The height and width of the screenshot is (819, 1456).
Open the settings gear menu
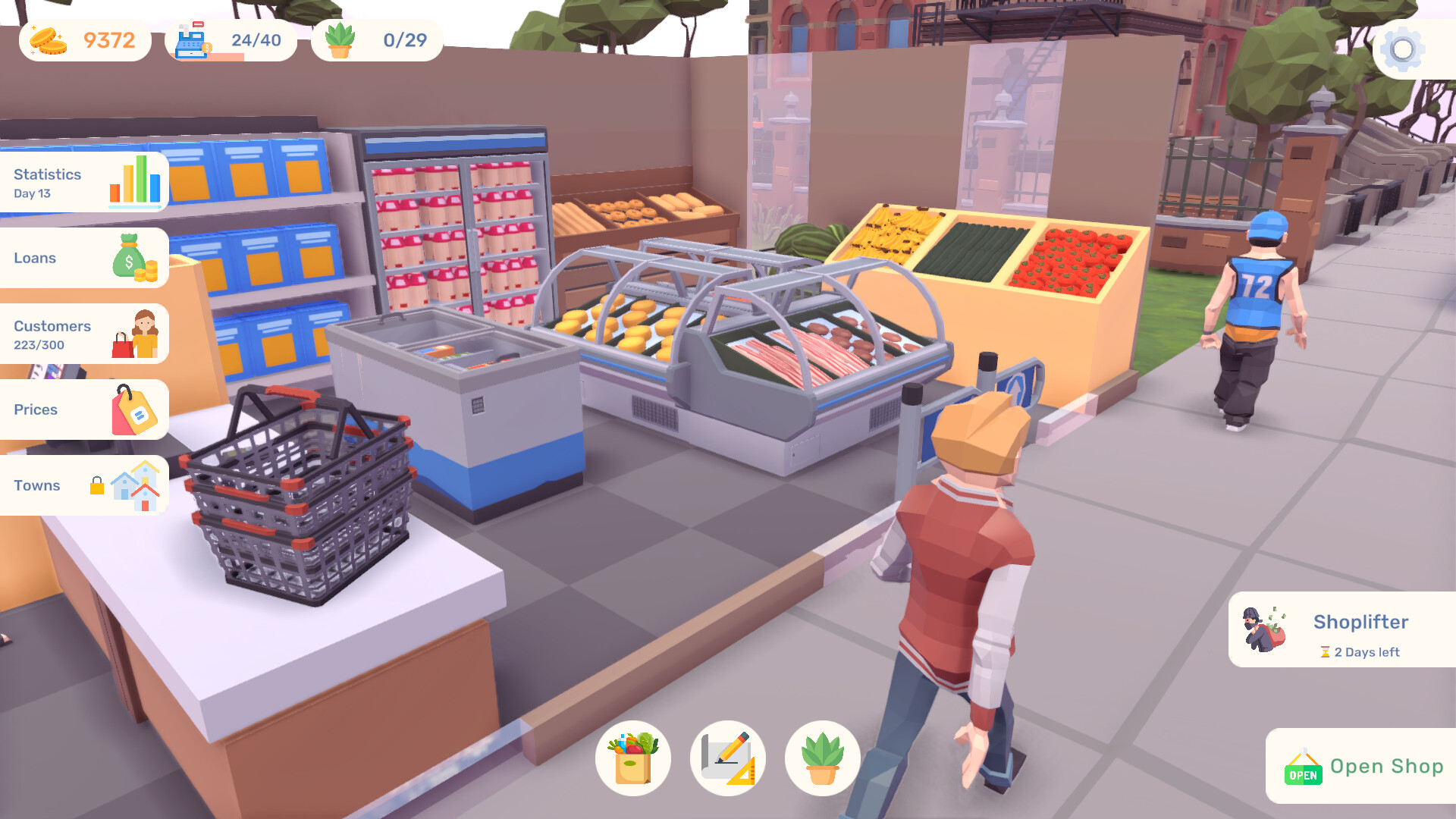tap(1403, 49)
